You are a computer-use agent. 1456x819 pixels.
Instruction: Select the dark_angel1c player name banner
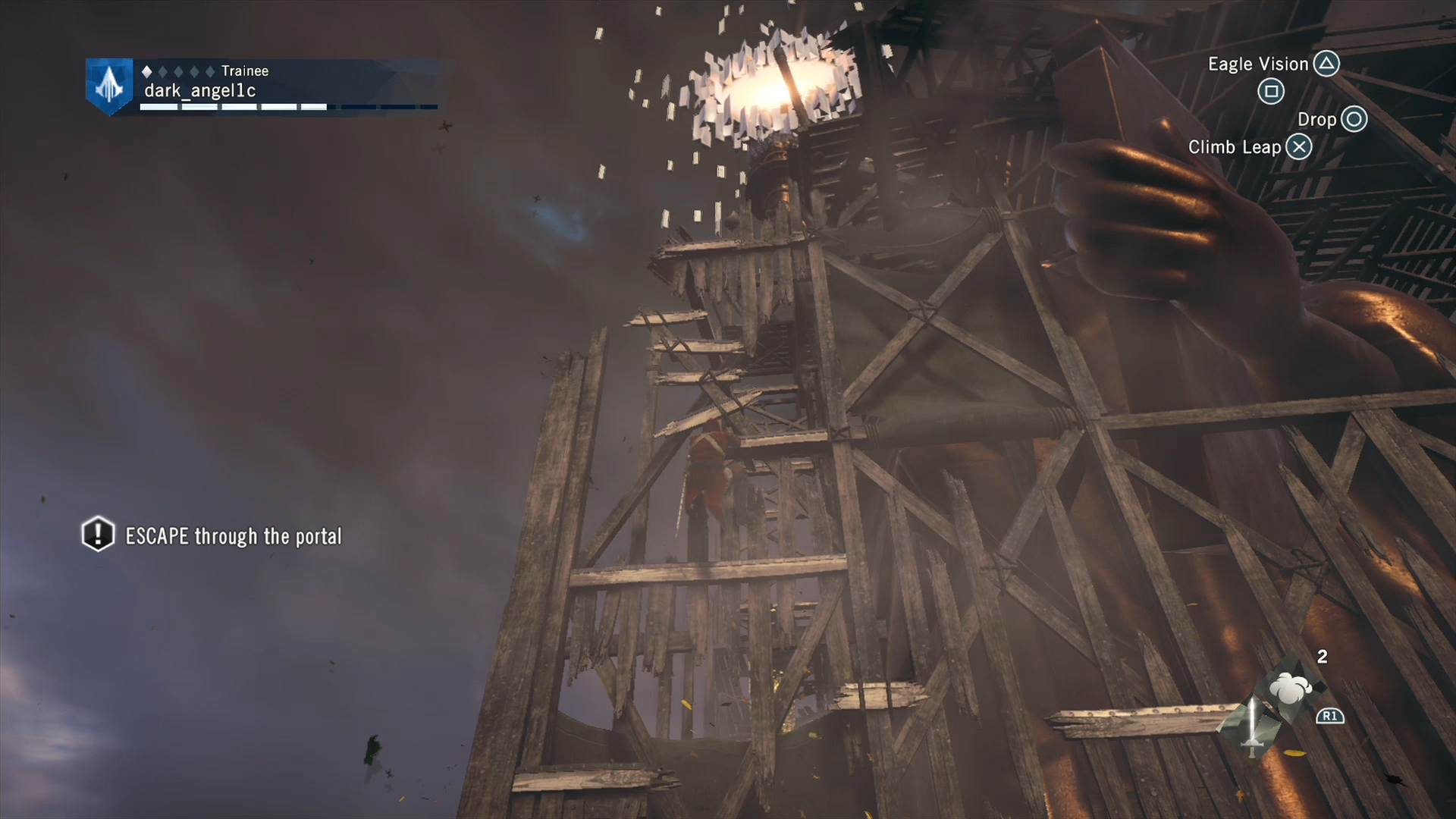tap(200, 91)
